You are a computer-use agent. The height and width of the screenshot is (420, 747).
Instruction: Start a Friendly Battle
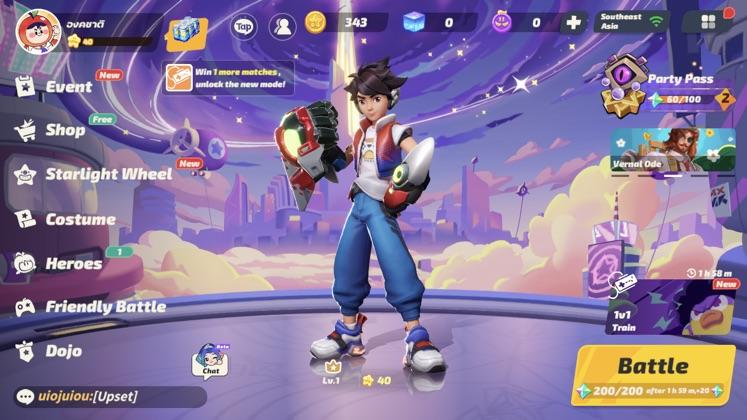tap(104, 307)
